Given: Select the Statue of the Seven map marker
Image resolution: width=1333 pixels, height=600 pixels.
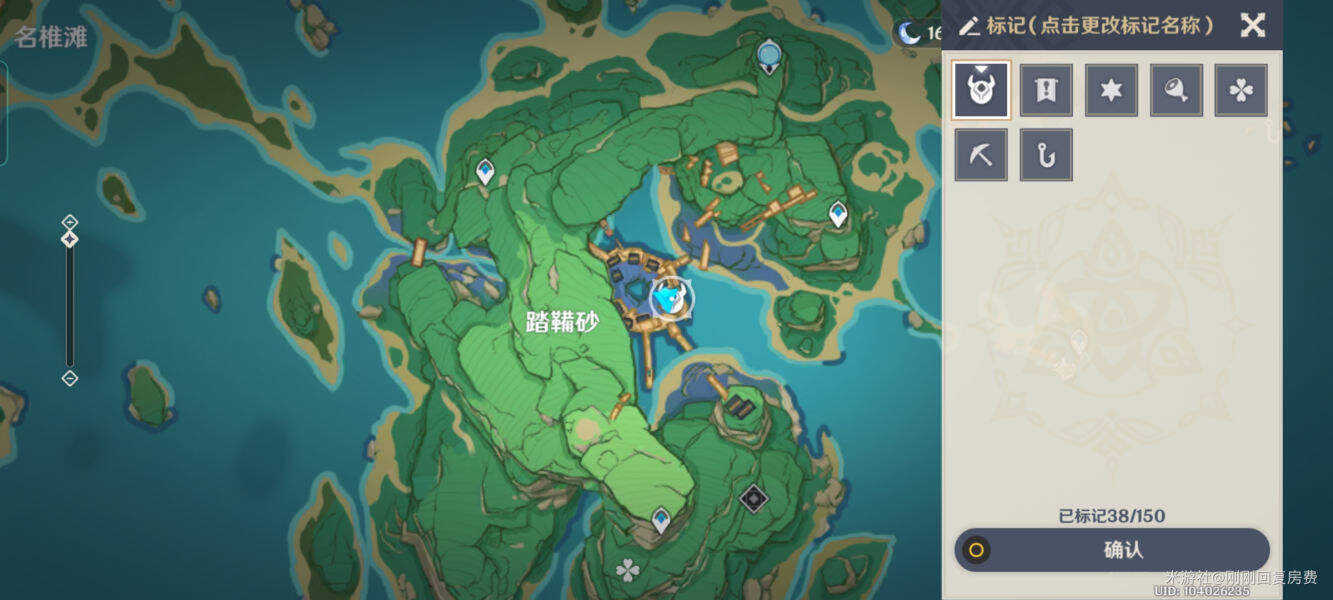Looking at the screenshot, I should tap(768, 54).
